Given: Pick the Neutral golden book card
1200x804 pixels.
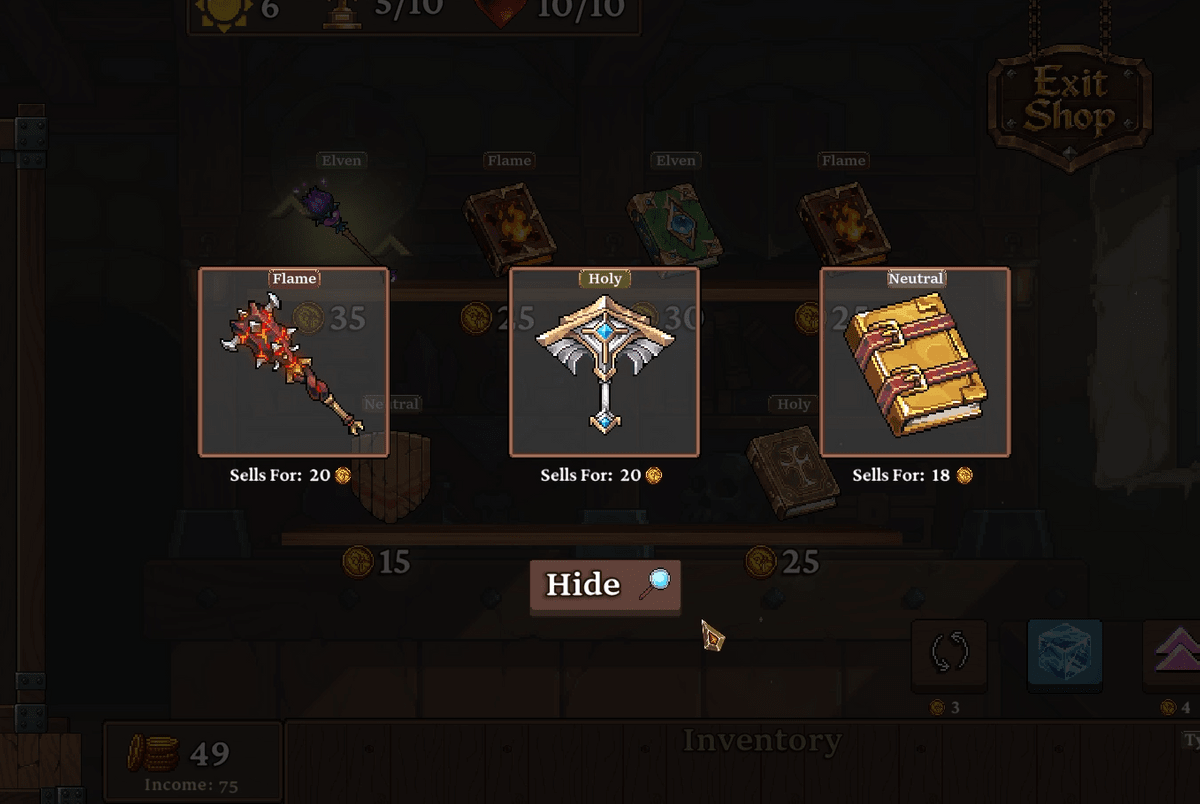Looking at the screenshot, I should [x=915, y=362].
